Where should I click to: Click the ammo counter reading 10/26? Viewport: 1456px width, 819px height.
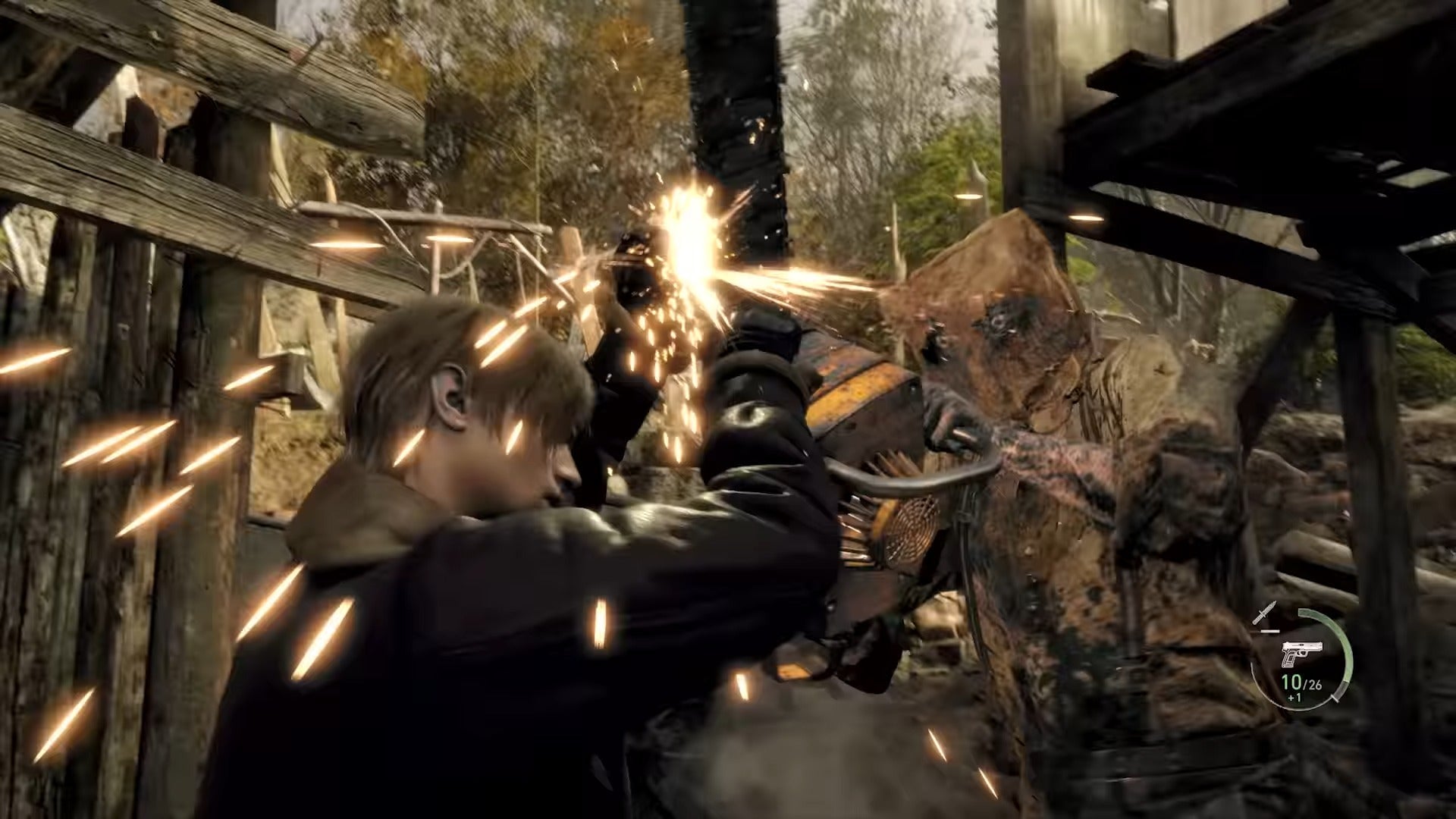pos(1301,685)
